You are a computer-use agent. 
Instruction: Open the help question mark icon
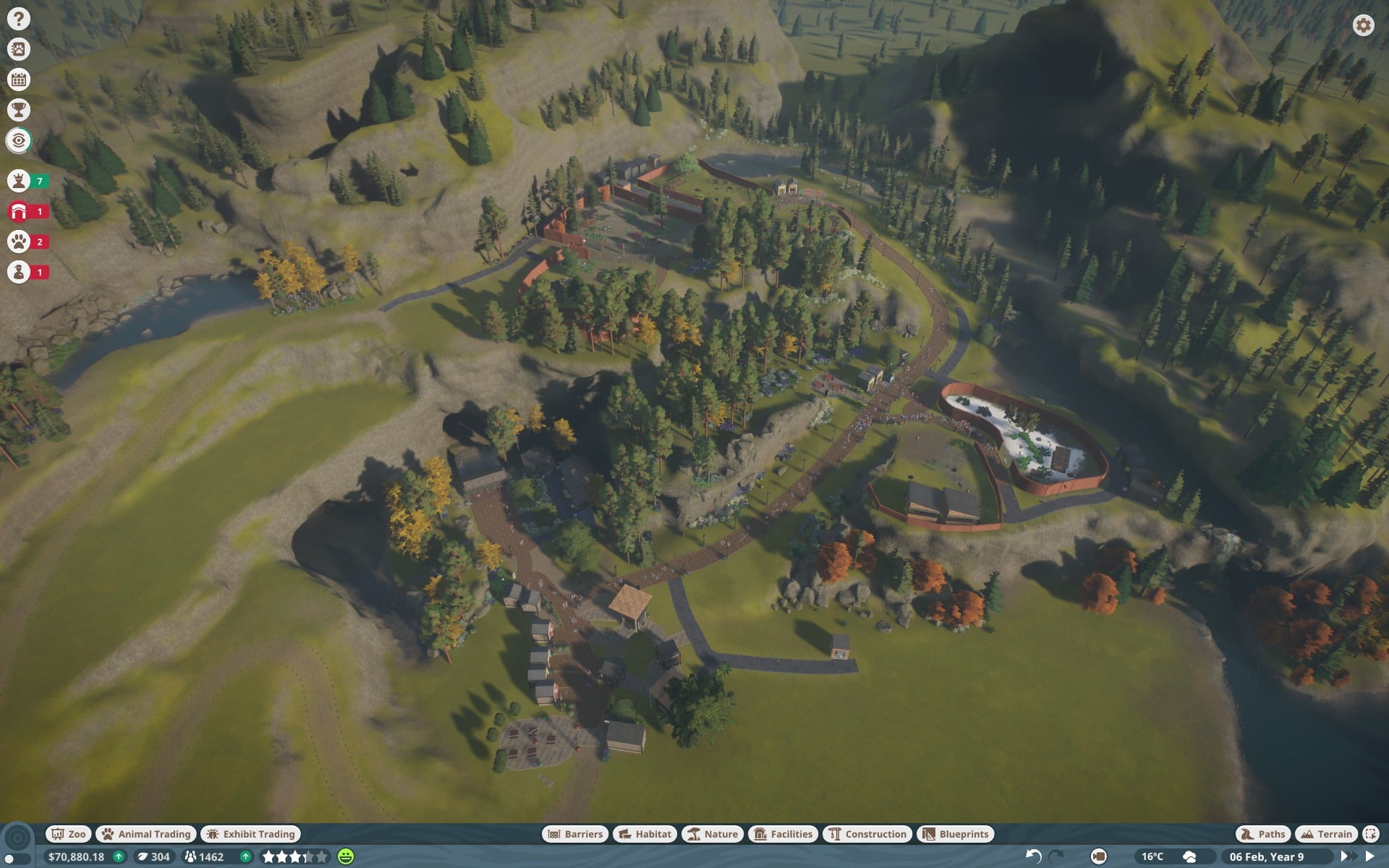(19, 19)
